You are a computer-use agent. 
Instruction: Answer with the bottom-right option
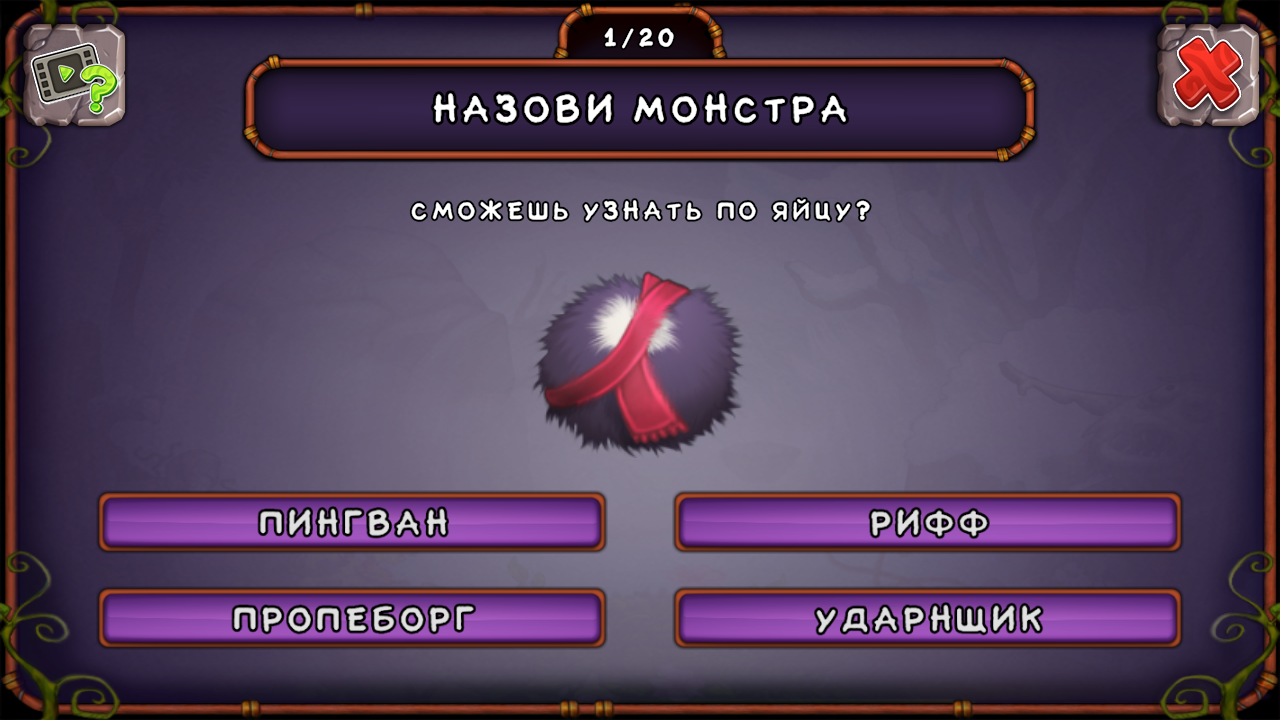click(x=929, y=617)
